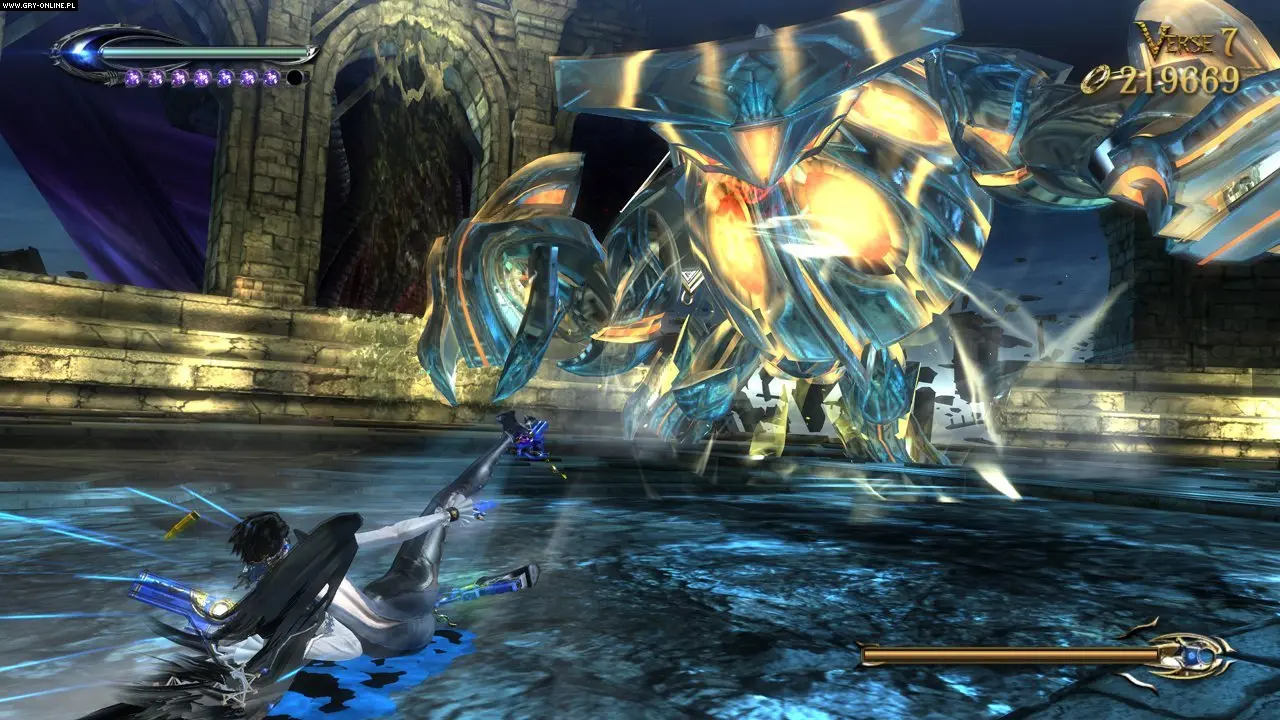Toggle the sixth magic orb
This screenshot has height=720, width=1280.
tap(248, 77)
